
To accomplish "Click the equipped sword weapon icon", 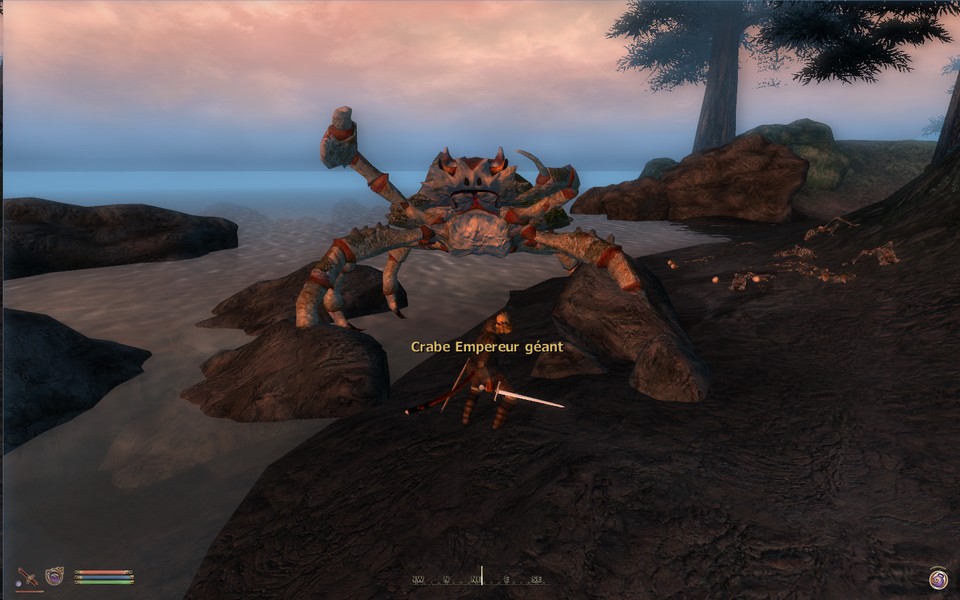I will (28, 577).
